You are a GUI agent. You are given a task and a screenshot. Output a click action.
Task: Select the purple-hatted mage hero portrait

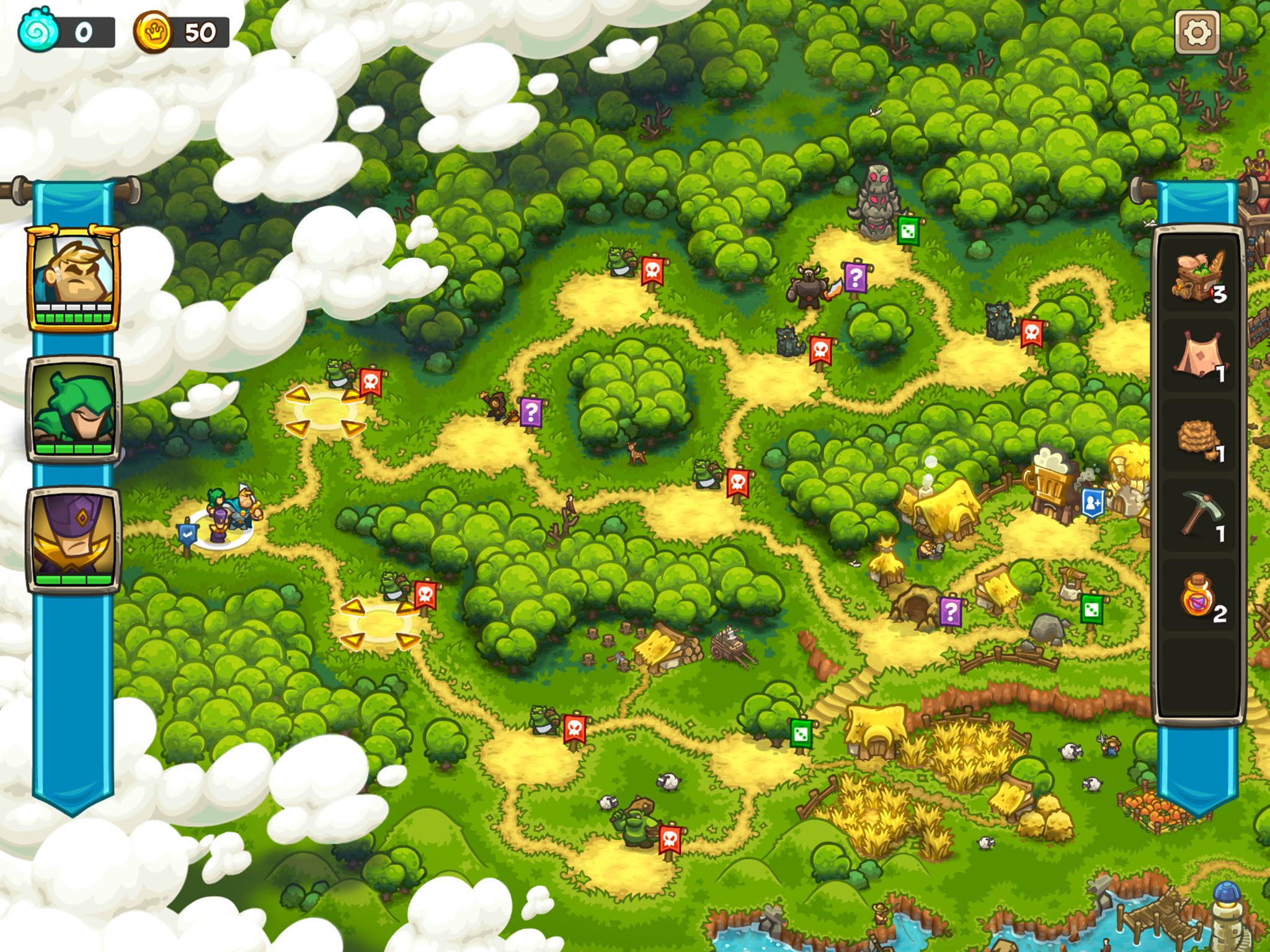point(73,539)
